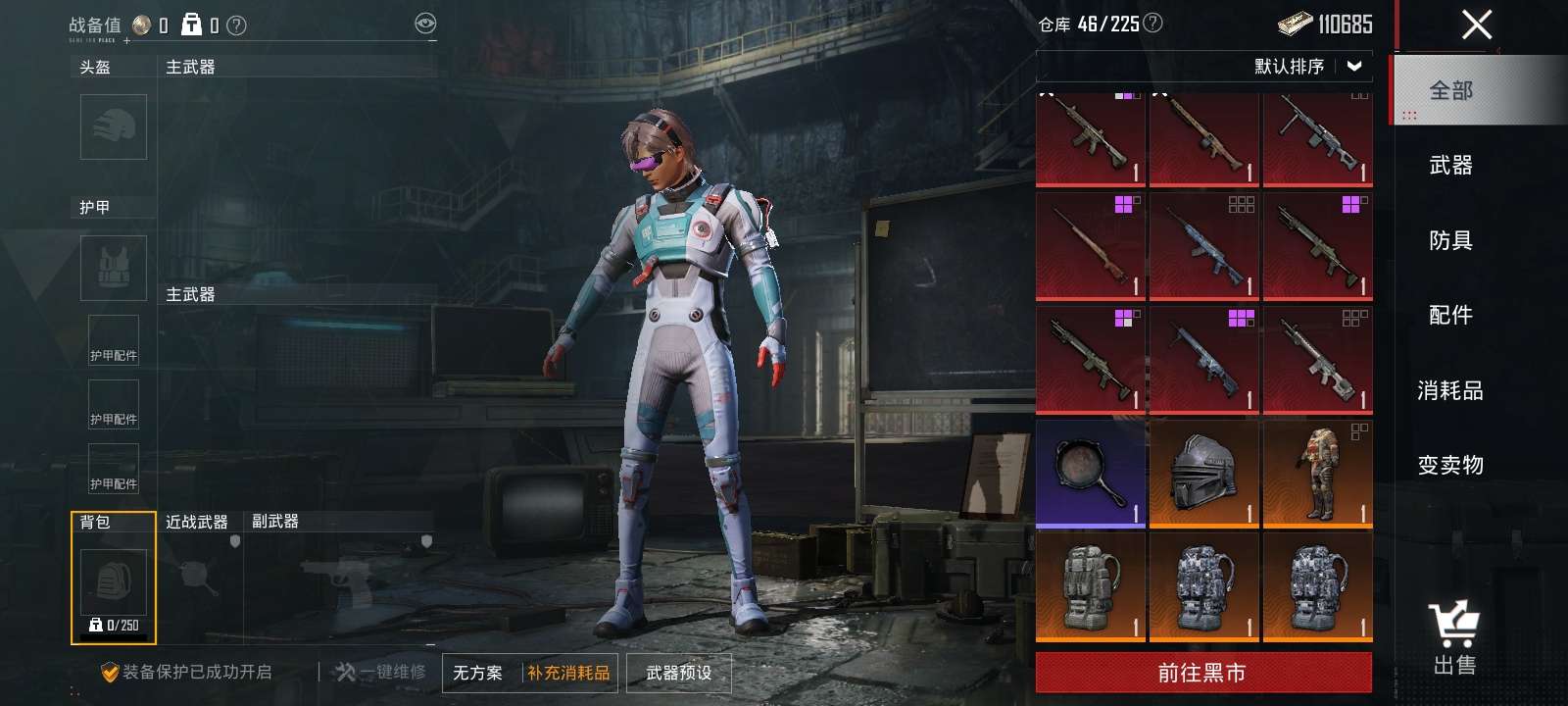Open the 变卖物 category tab

(1450, 465)
